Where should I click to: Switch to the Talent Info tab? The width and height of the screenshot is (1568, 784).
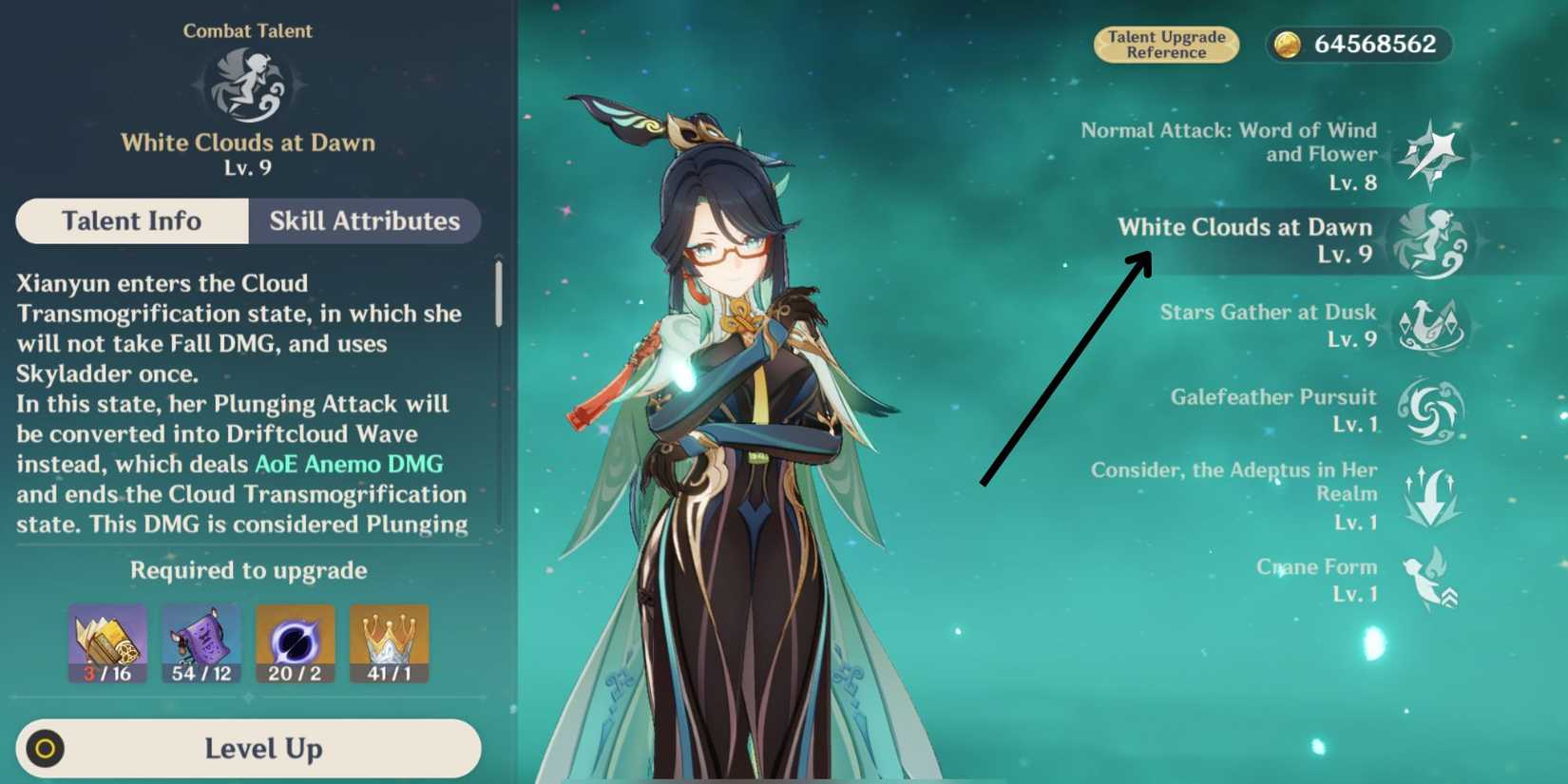(131, 221)
